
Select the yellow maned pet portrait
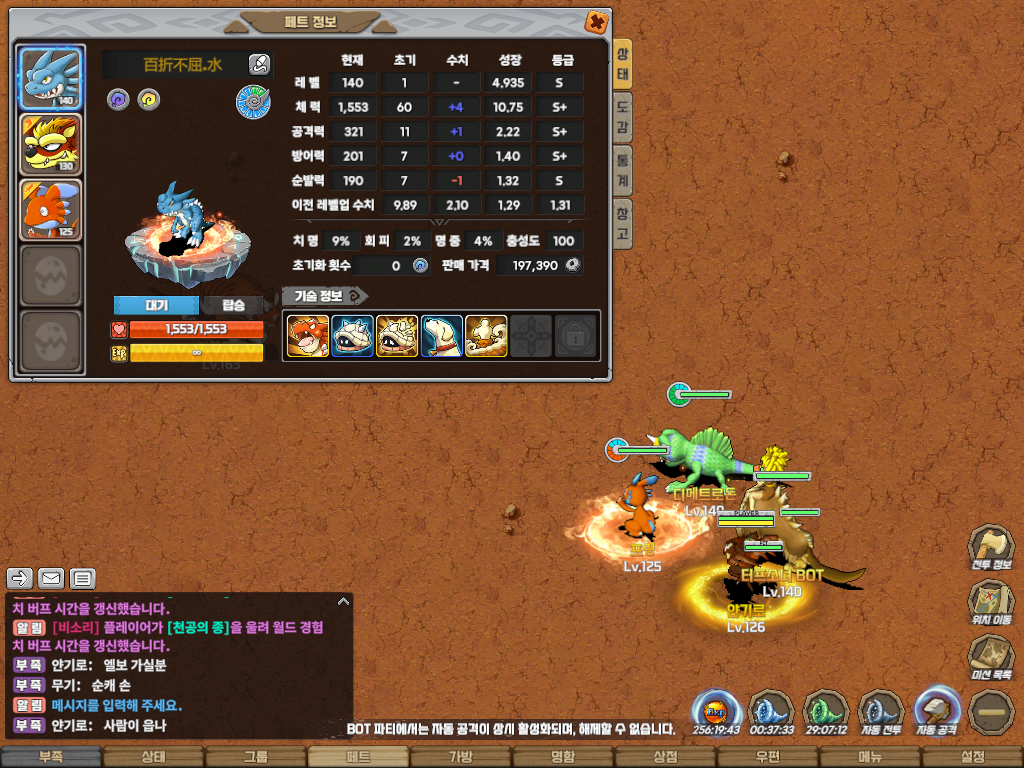click(x=51, y=145)
